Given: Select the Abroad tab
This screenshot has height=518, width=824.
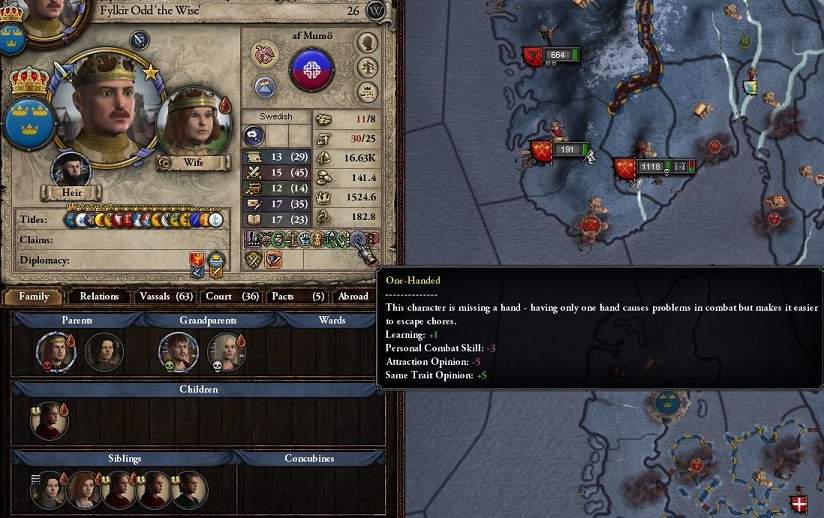Looking at the screenshot, I should pyautogui.click(x=352, y=296).
